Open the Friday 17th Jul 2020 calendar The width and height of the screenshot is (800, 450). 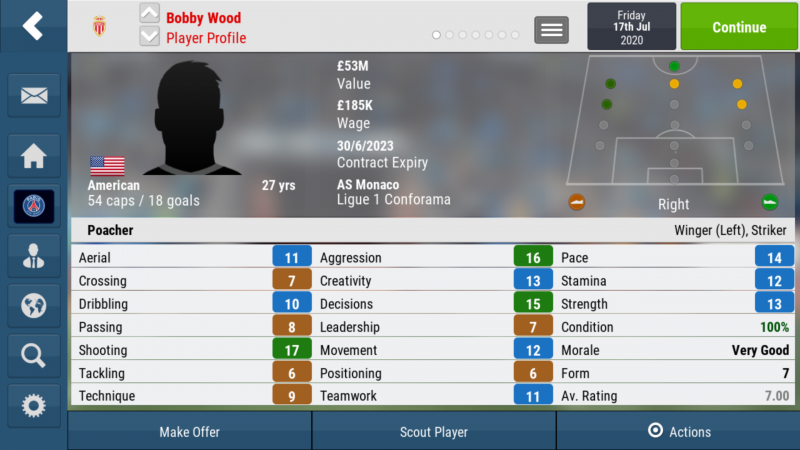[630, 27]
